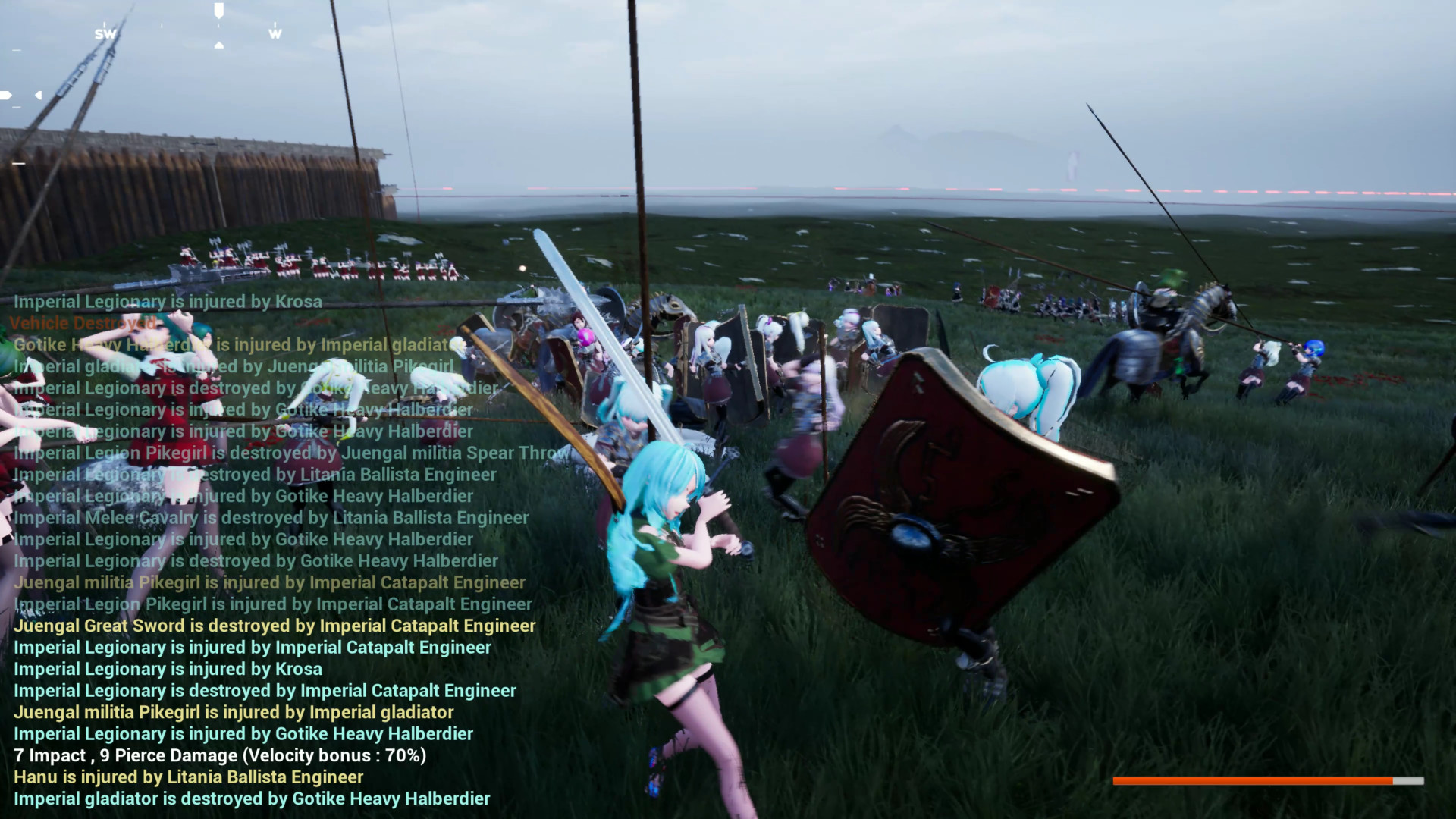Expand the 'Imperial gladiator is destroyed' bottom log line
The height and width of the screenshot is (819, 1456).
click(x=252, y=799)
